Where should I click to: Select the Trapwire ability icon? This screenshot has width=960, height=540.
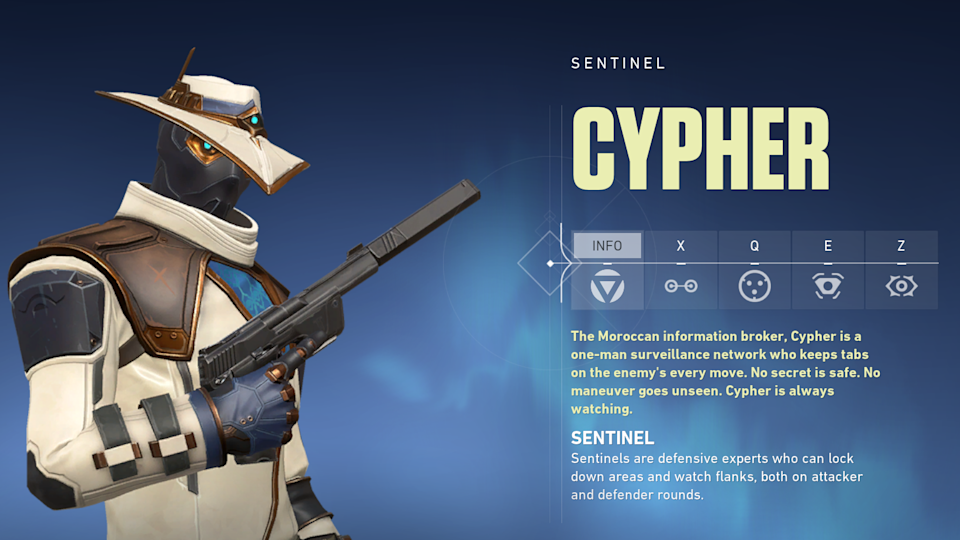[x=681, y=287]
